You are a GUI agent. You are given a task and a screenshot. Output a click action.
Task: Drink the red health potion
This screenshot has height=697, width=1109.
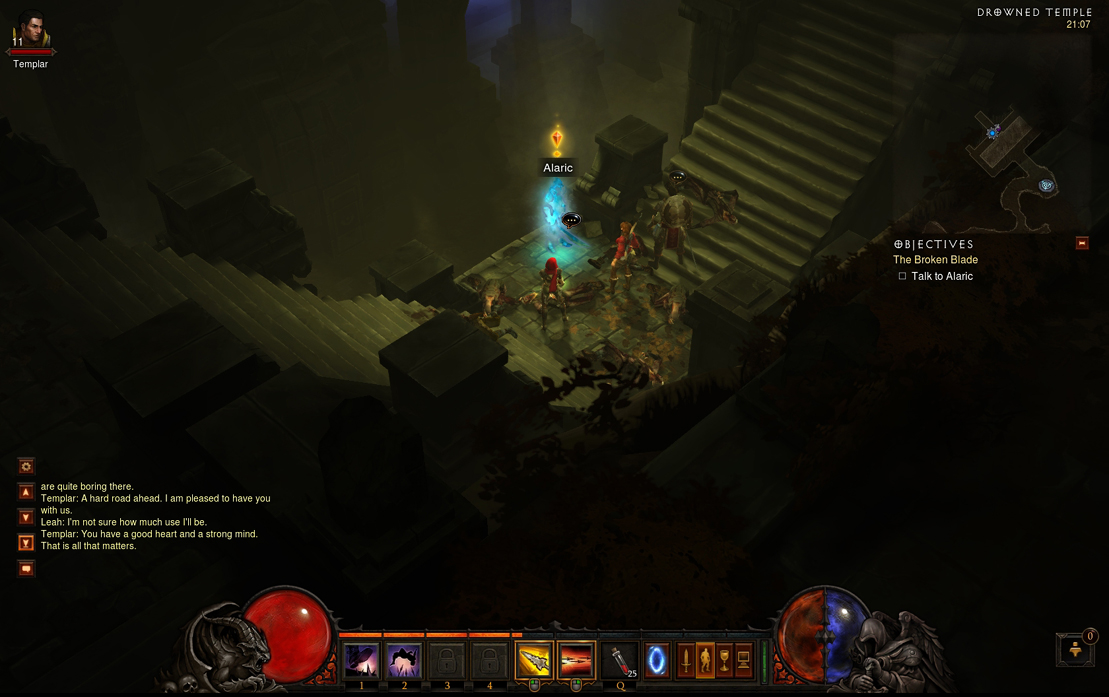coord(621,661)
